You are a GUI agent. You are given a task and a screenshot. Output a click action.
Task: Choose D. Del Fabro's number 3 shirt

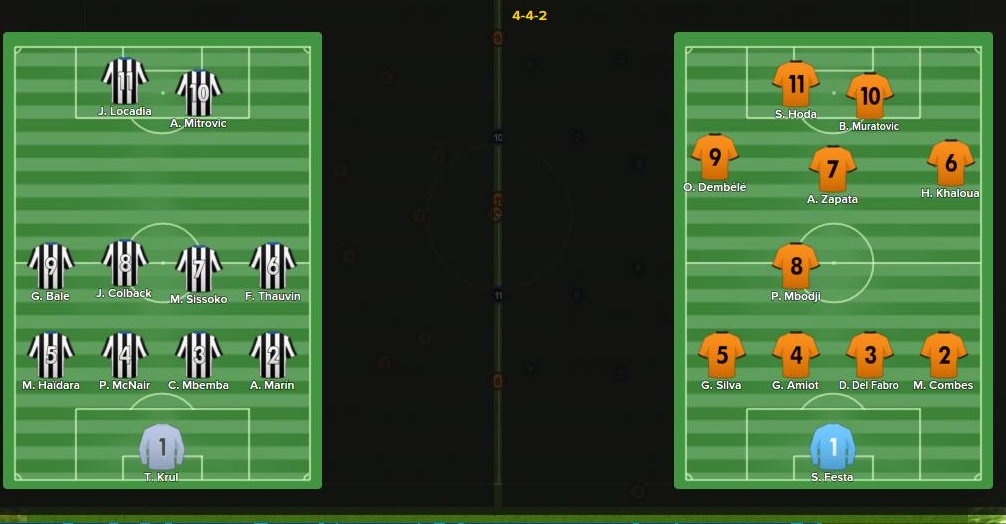(869, 356)
